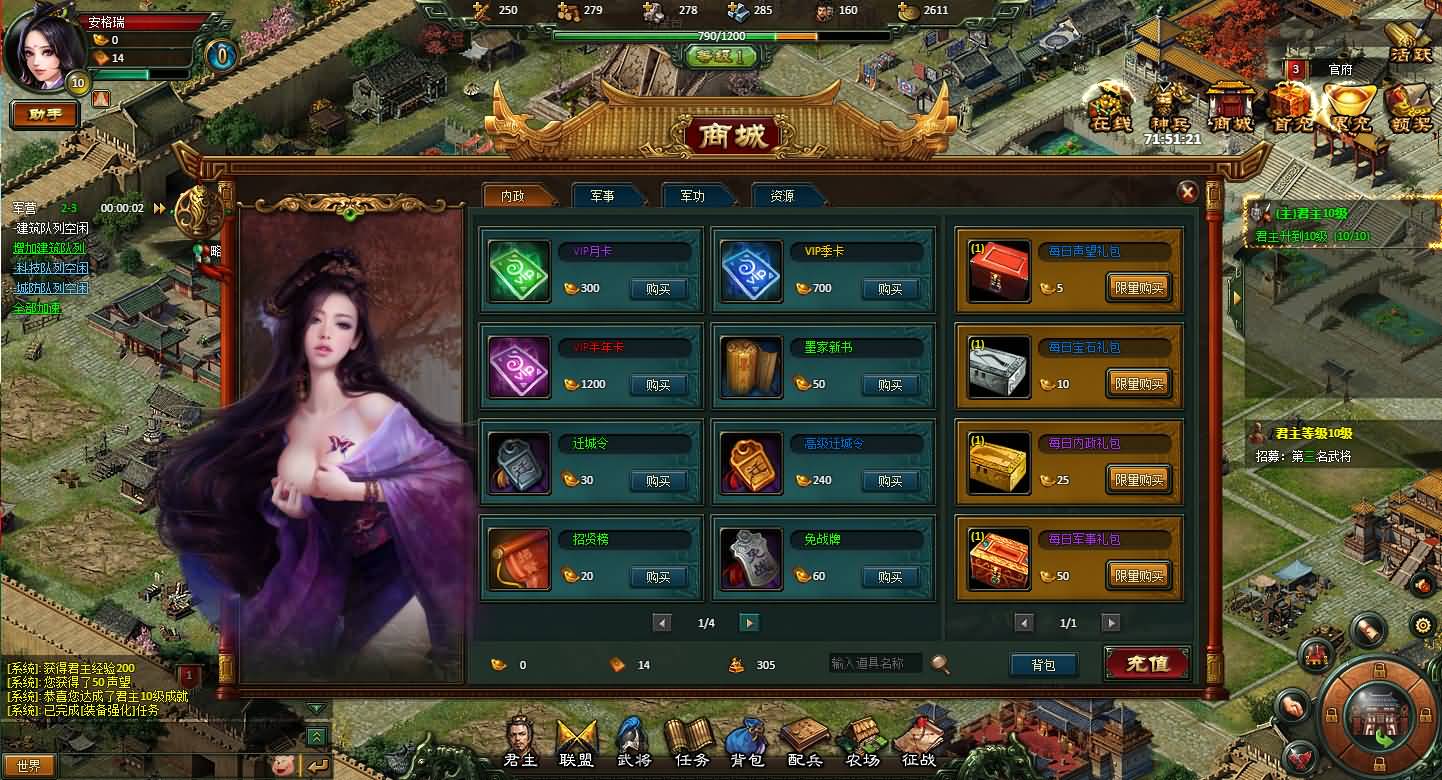This screenshot has width=1442, height=780.
Task: Click the 增加建筑队列 link
Action: pos(49,248)
